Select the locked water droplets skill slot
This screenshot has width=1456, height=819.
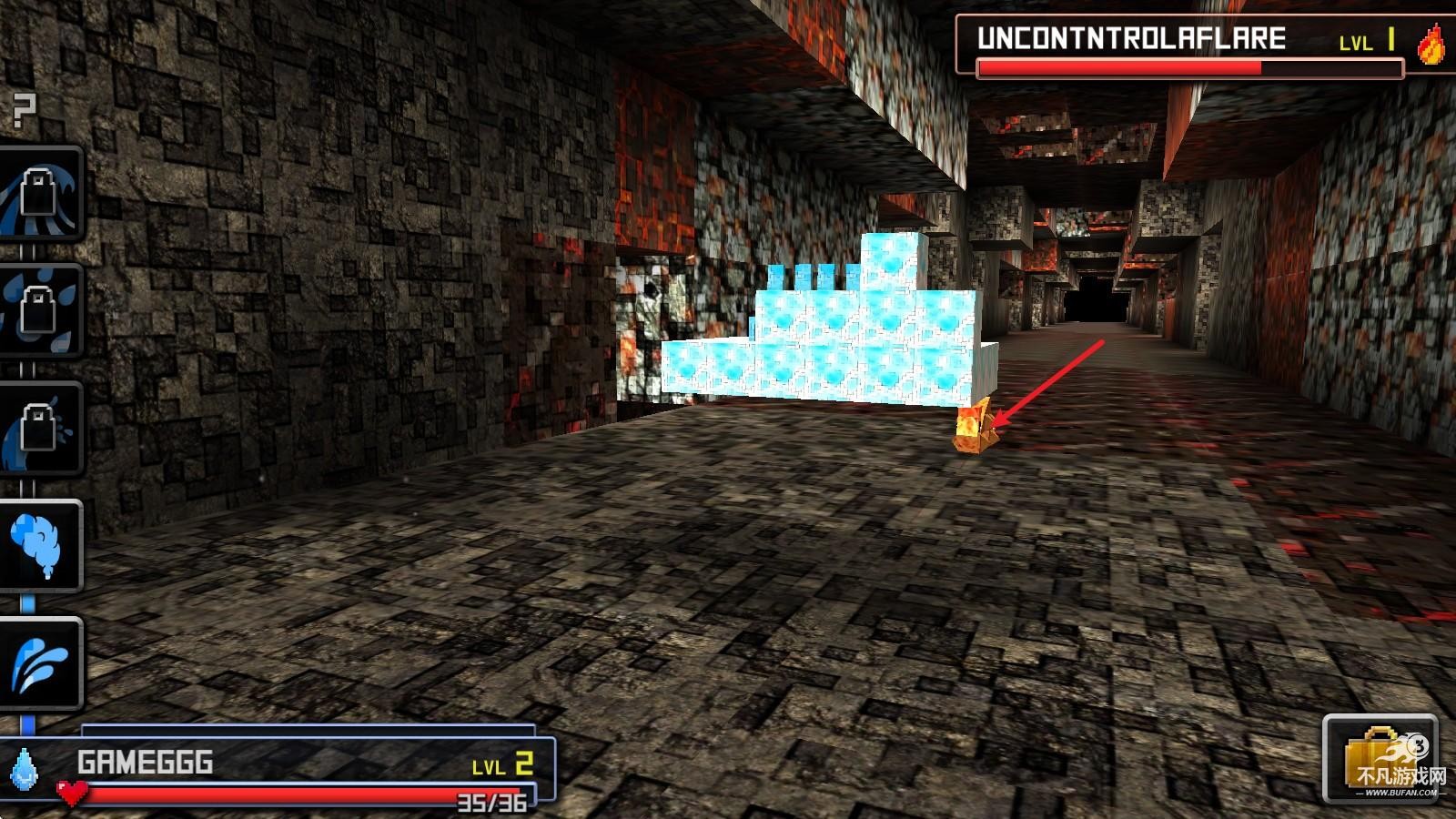click(x=41, y=310)
